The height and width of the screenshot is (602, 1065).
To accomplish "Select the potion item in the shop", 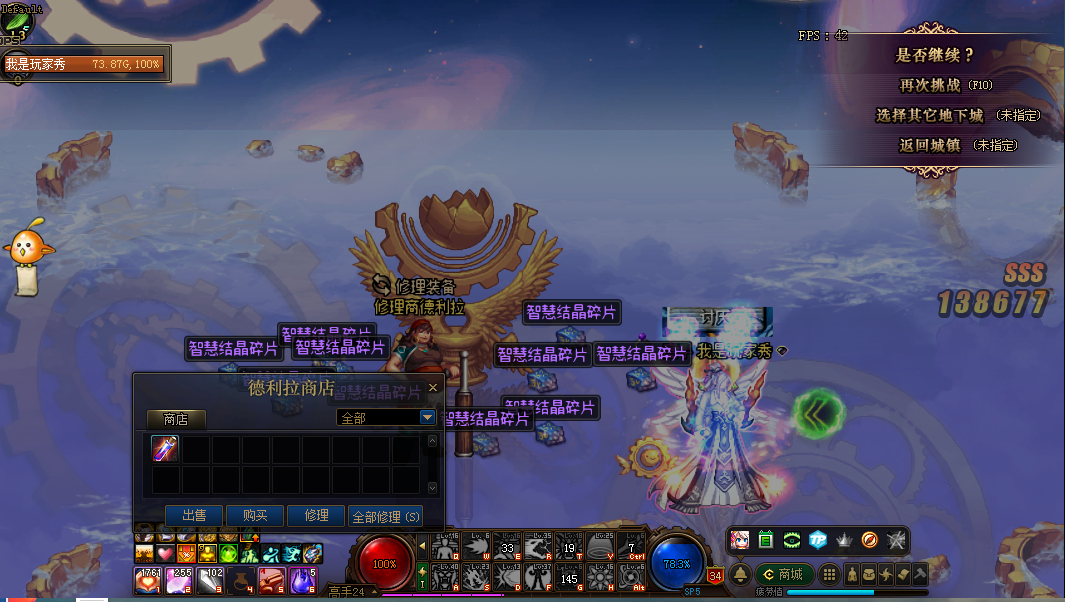I will click(166, 449).
